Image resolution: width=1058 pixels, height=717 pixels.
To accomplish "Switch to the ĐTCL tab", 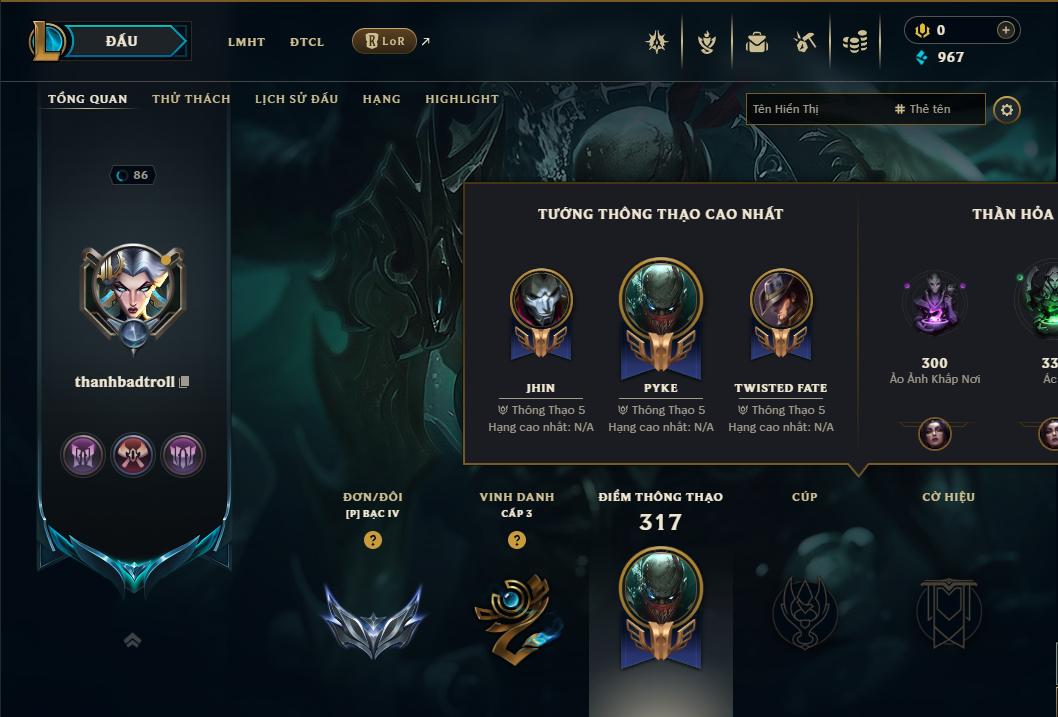I will click(x=307, y=42).
